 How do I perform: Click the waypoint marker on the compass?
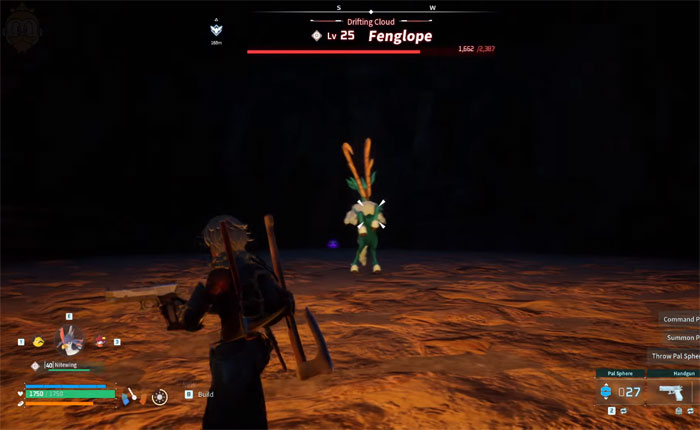pyautogui.click(x=217, y=31)
